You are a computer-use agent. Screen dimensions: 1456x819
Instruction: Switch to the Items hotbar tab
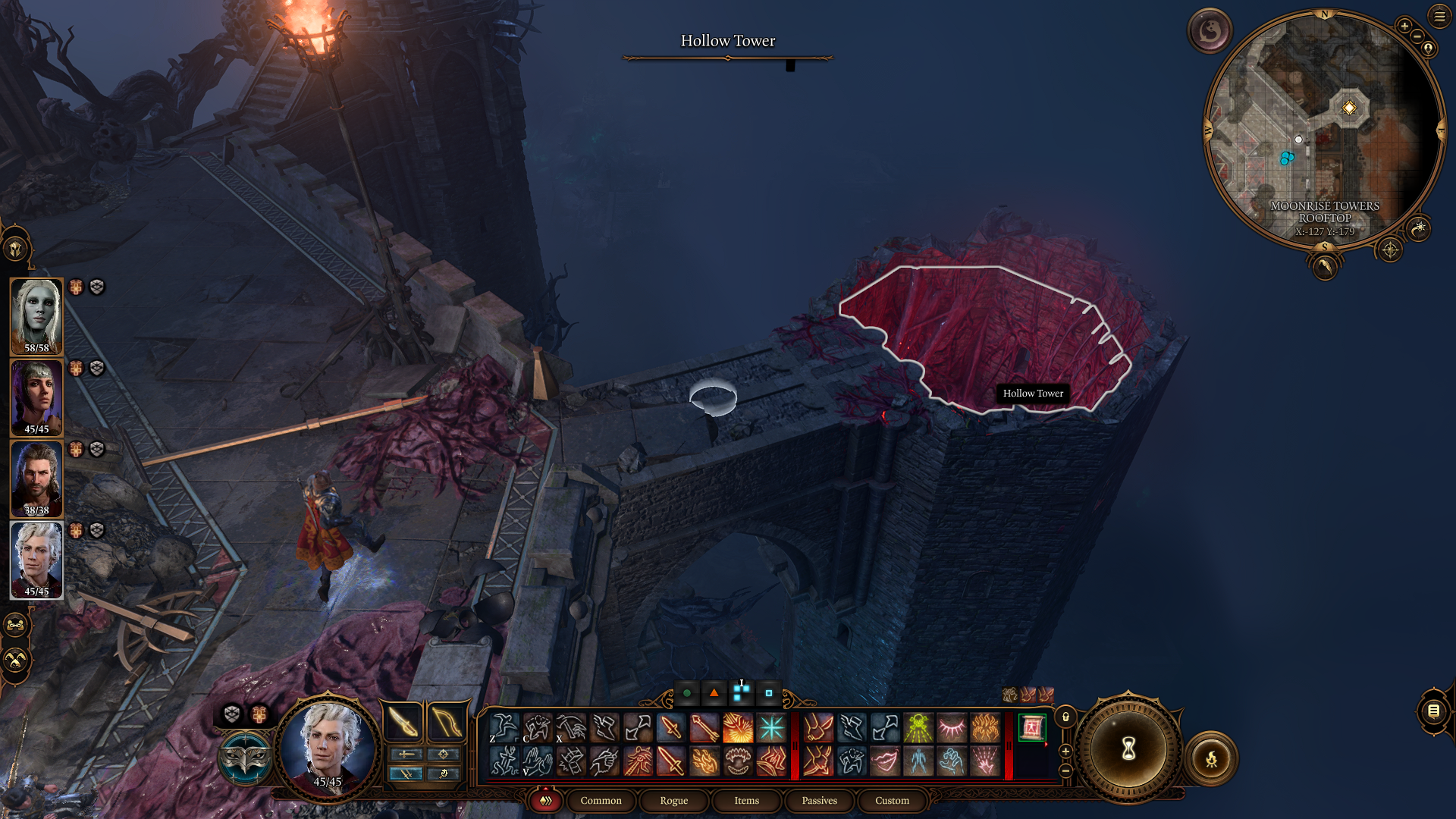pyautogui.click(x=746, y=801)
